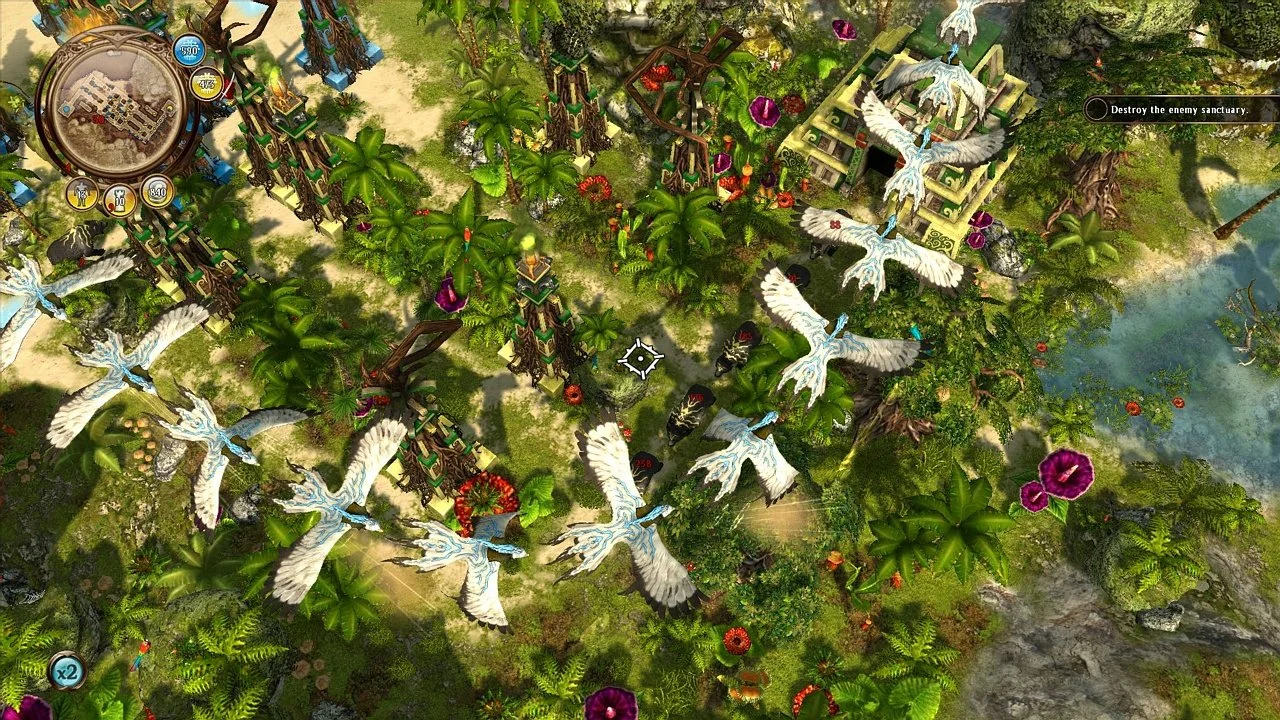The height and width of the screenshot is (720, 1280).
Task: Click the red 30 damage marker on the minimap
Action: click(97, 120)
